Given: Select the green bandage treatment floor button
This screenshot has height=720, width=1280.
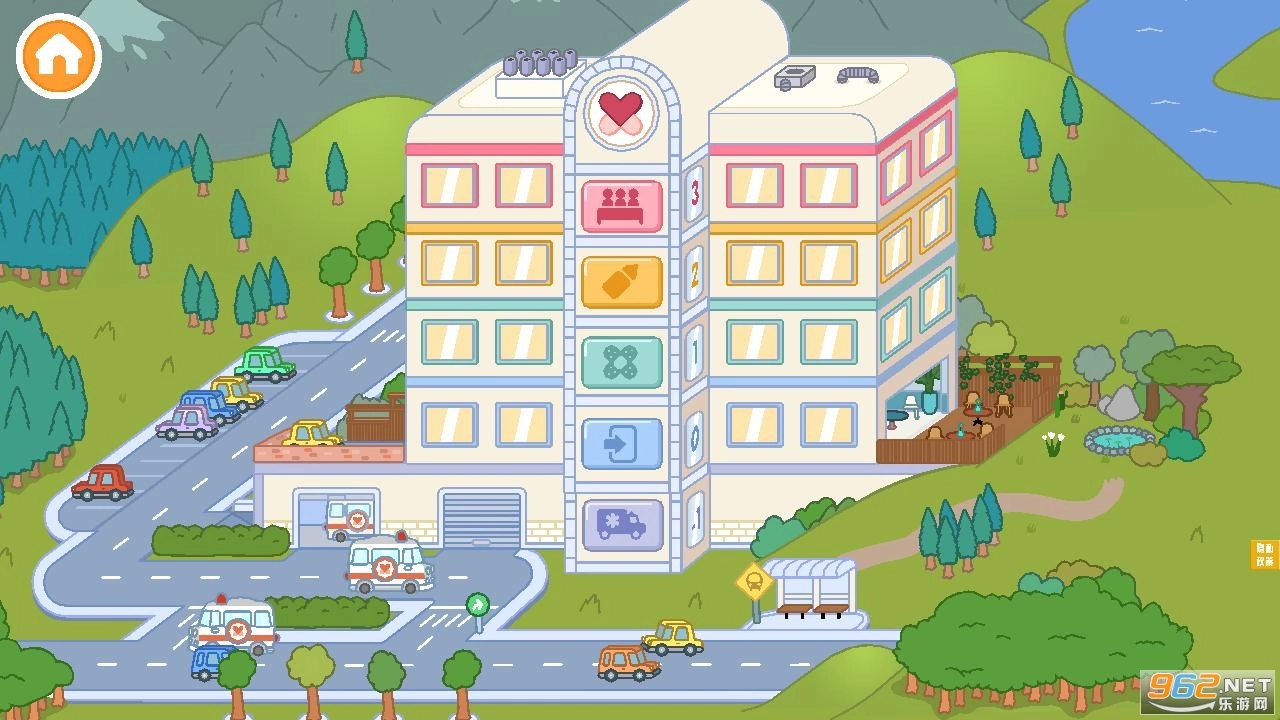Looking at the screenshot, I should coord(622,362).
